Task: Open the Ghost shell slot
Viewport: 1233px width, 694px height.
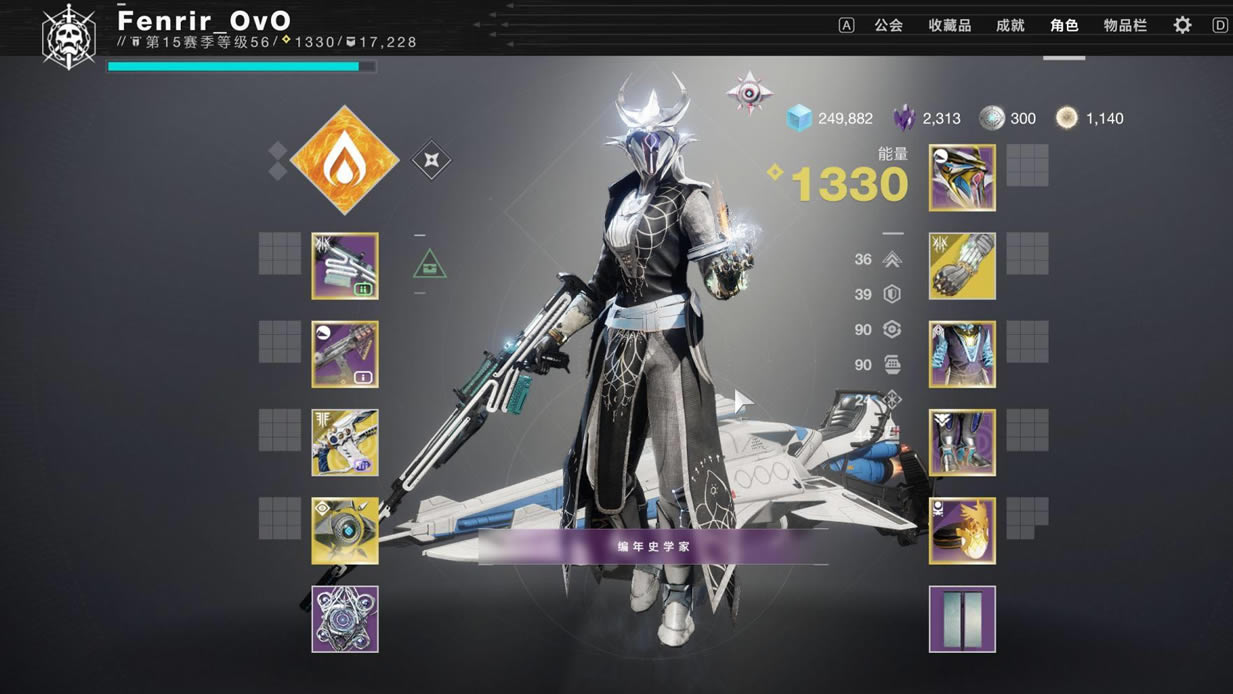Action: pyautogui.click(x=345, y=530)
